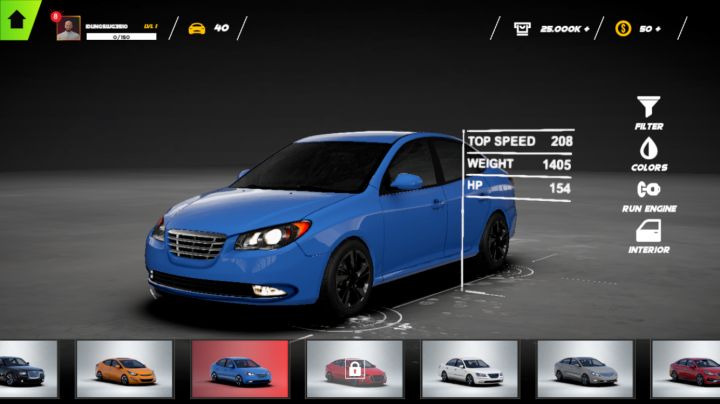The image size is (720, 404).
Task: Choose the orange car thumbnail
Action: coord(125,369)
